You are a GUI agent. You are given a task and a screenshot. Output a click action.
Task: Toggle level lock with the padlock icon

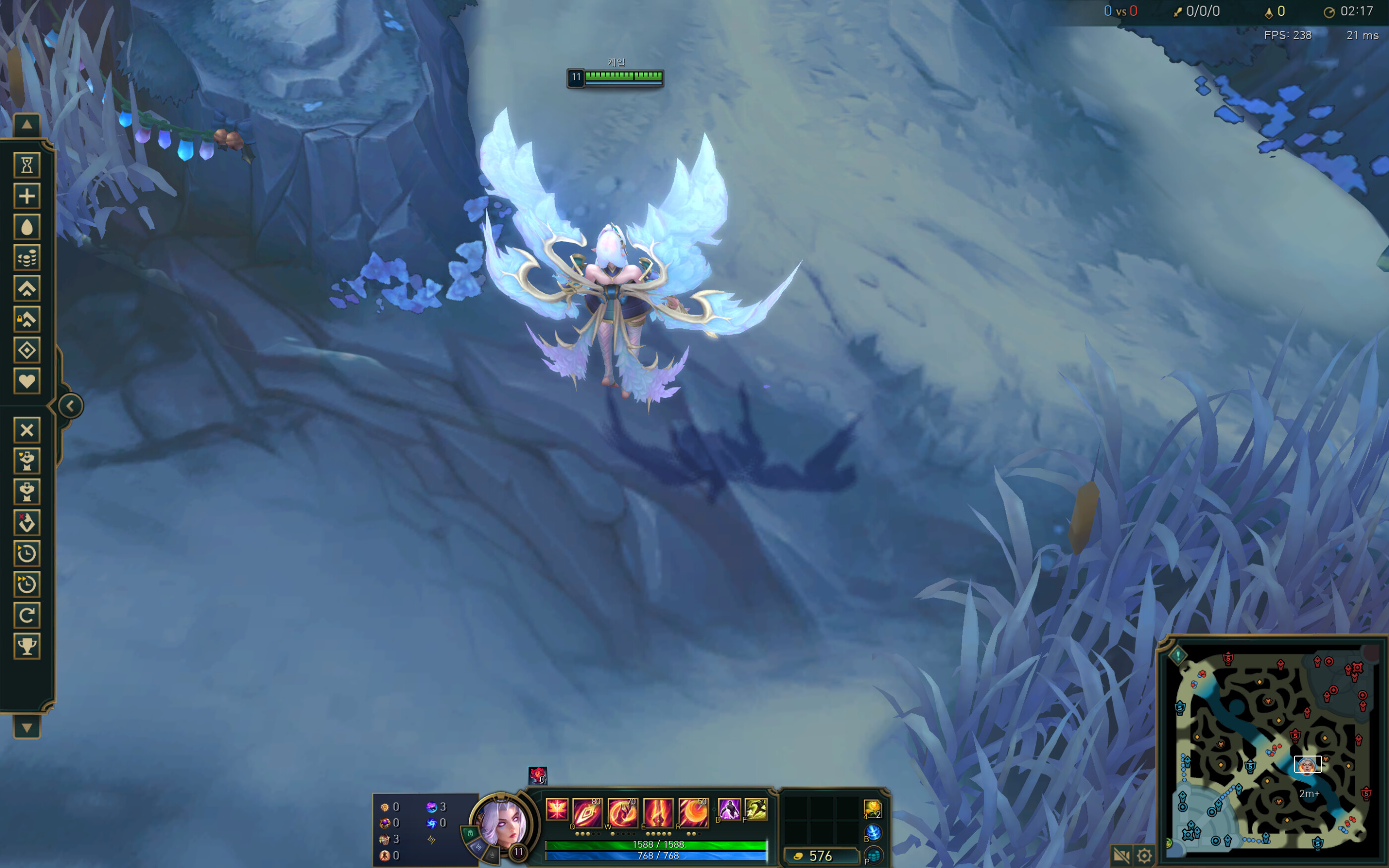(26, 320)
